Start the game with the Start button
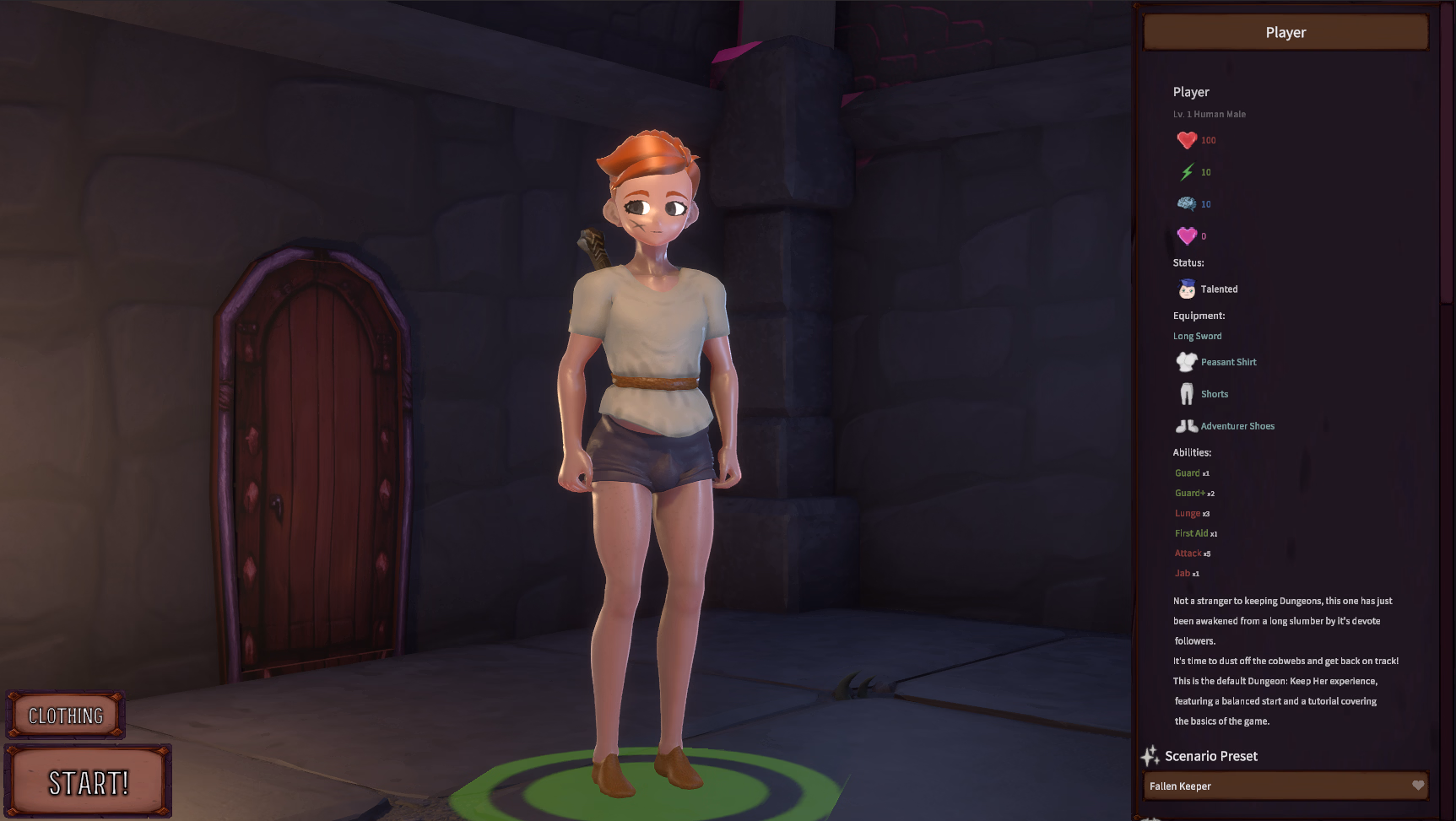Image resolution: width=1456 pixels, height=821 pixels. point(89,782)
